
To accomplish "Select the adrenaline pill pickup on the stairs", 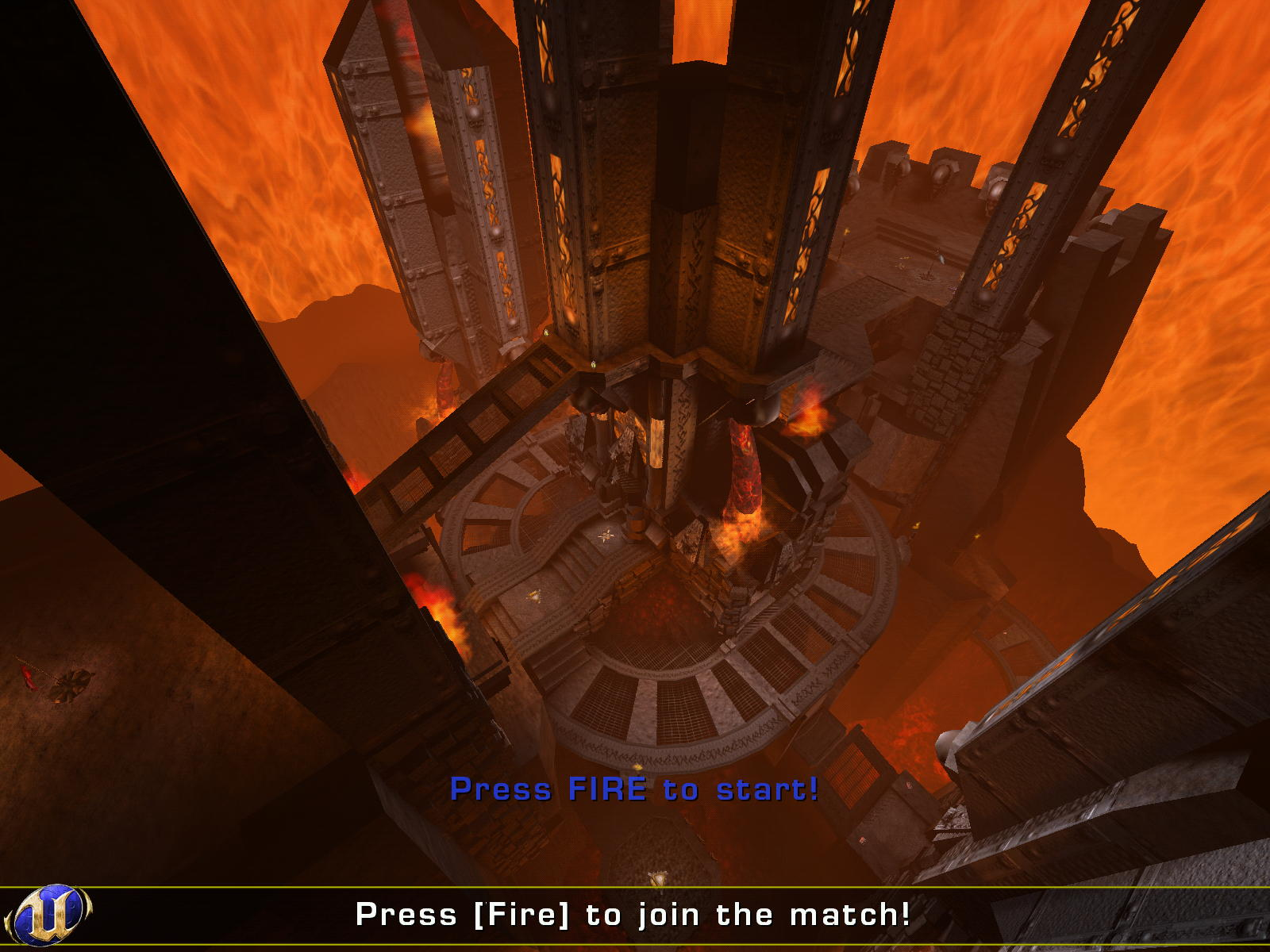I will tap(535, 596).
